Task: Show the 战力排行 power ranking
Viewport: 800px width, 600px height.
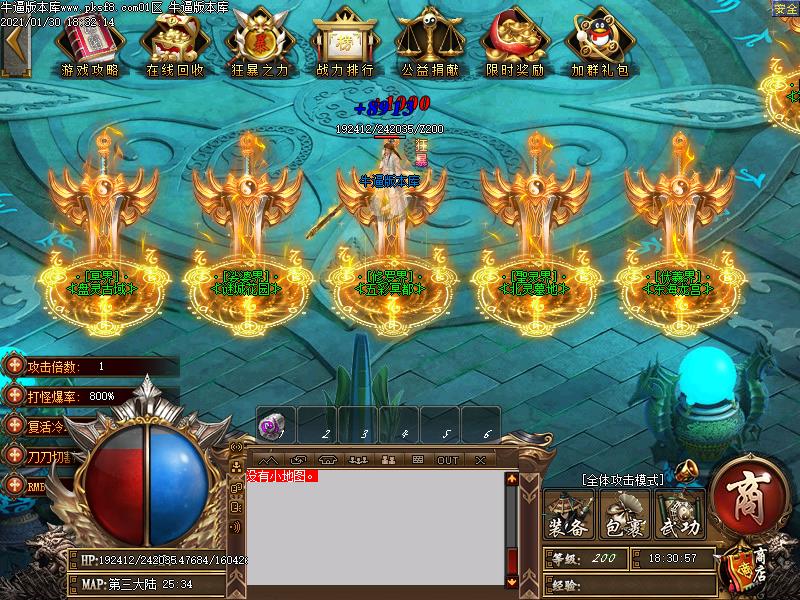Action: 345,44
